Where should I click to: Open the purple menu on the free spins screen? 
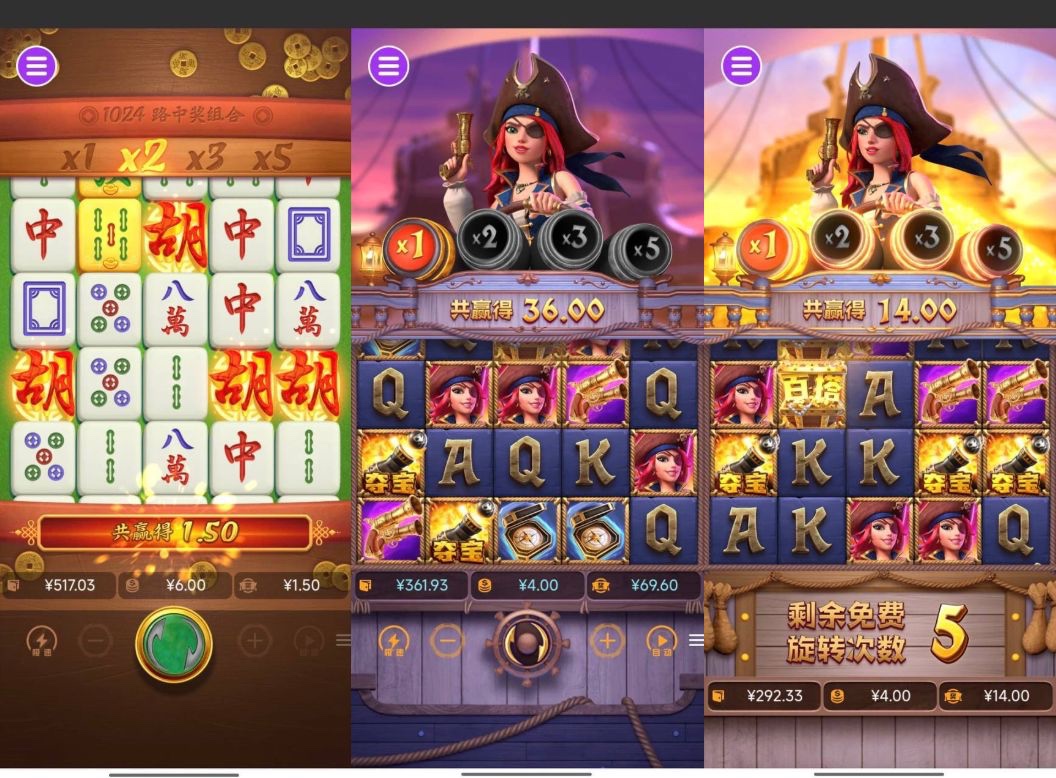741,66
